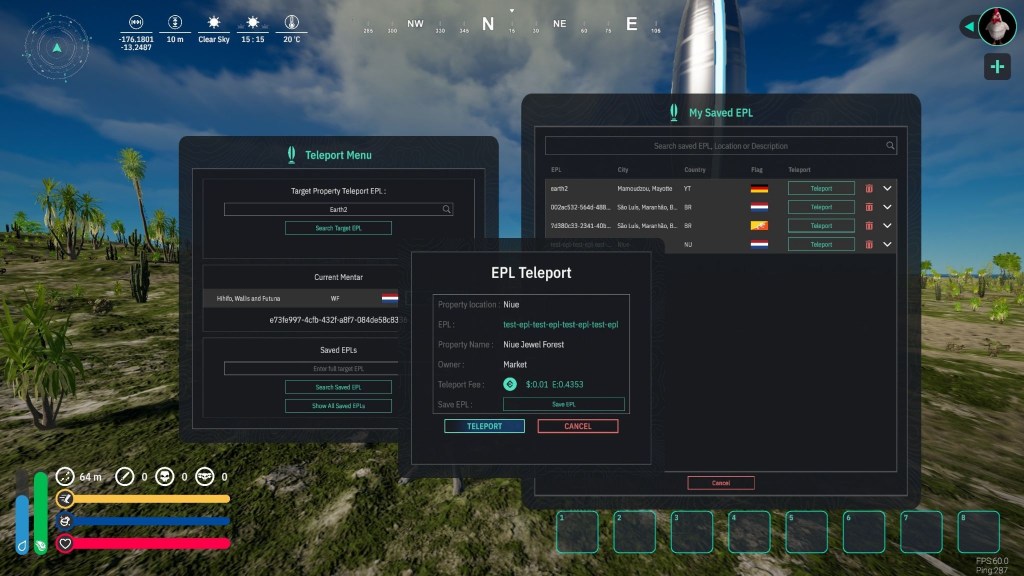Image resolution: width=1024 pixels, height=576 pixels.
Task: Confirm with the TELEPORT button
Action: coord(484,426)
